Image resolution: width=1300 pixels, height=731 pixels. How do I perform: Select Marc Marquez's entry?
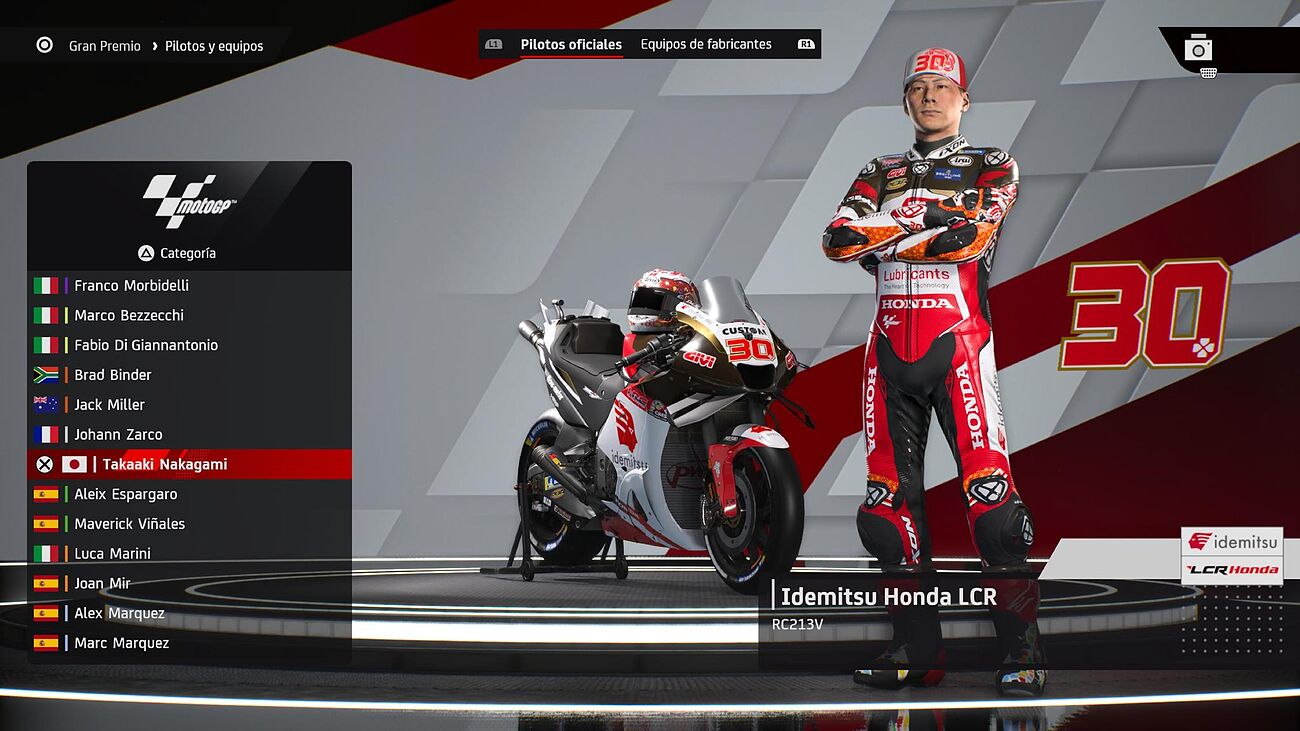click(122, 643)
